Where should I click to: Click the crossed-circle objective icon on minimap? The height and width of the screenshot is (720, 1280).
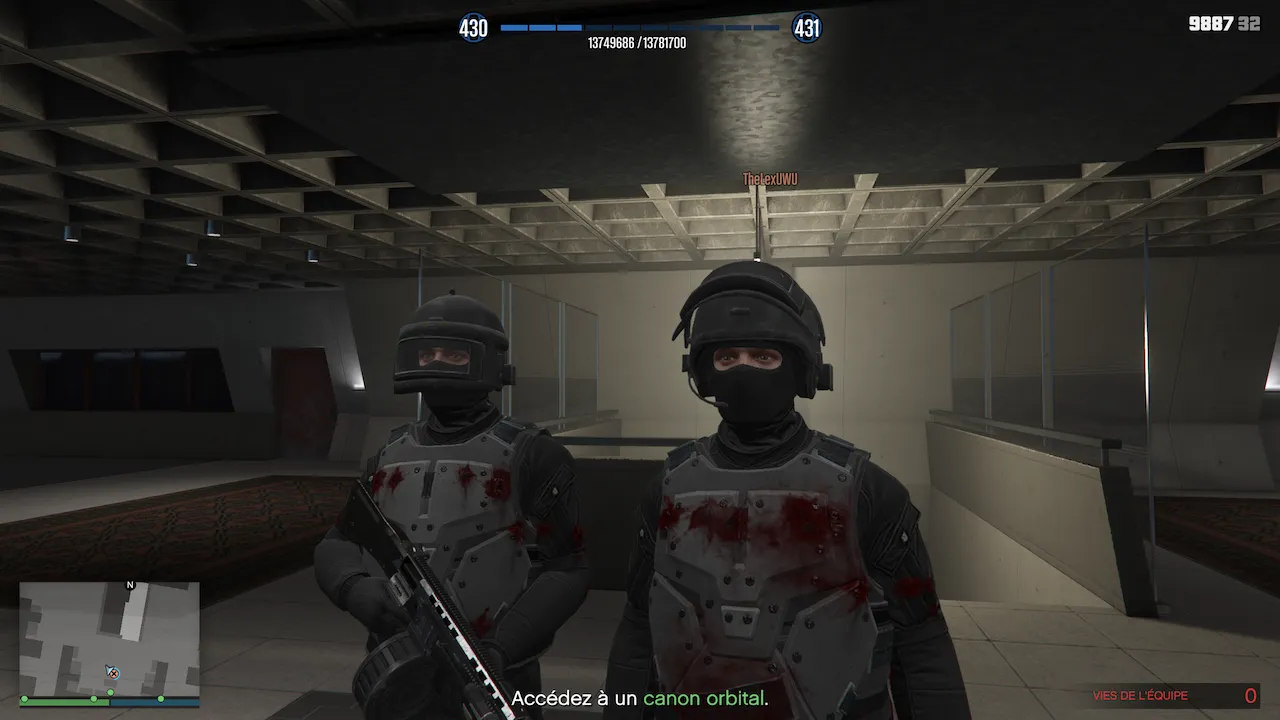click(115, 674)
